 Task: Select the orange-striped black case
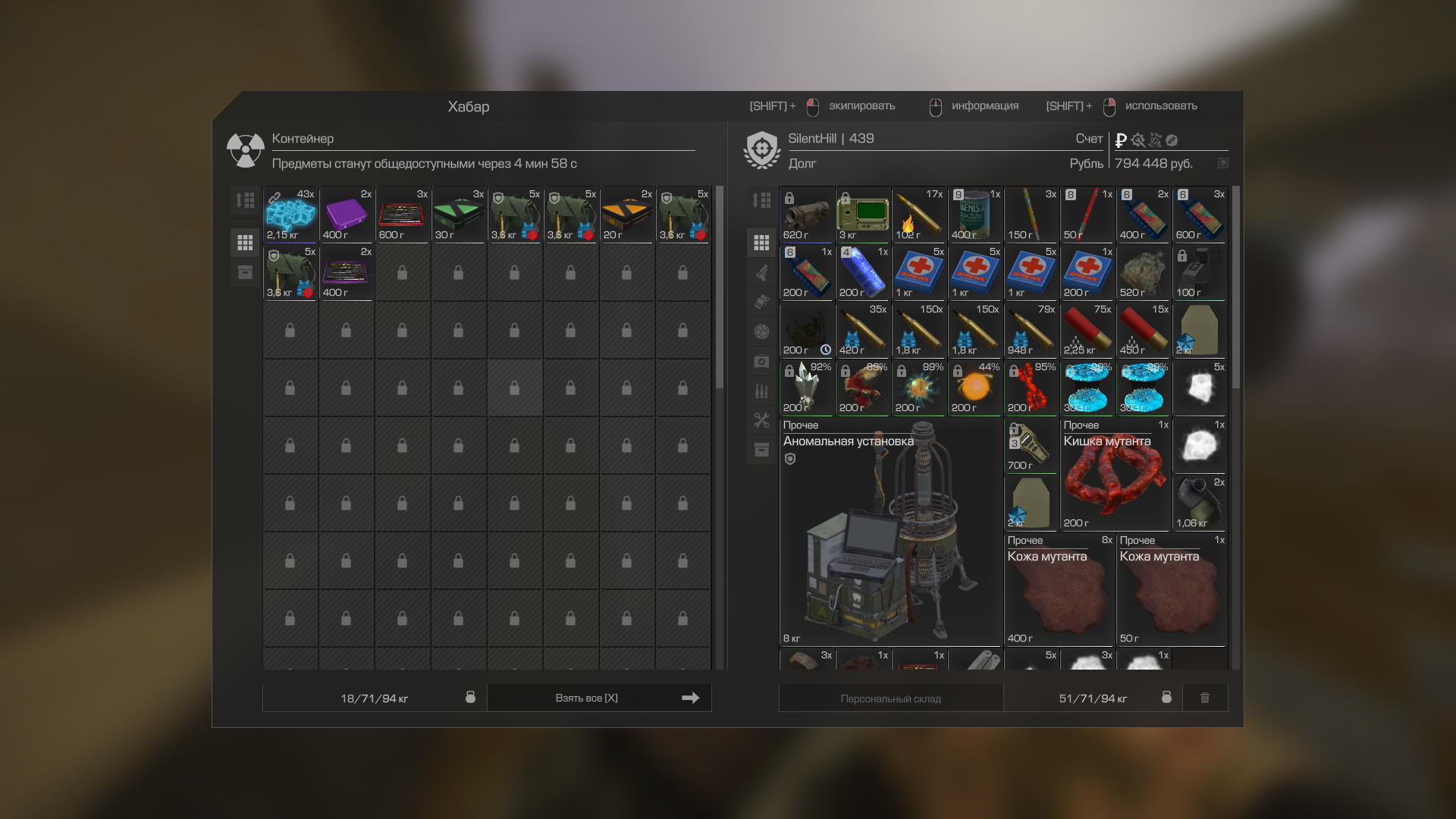pos(627,215)
